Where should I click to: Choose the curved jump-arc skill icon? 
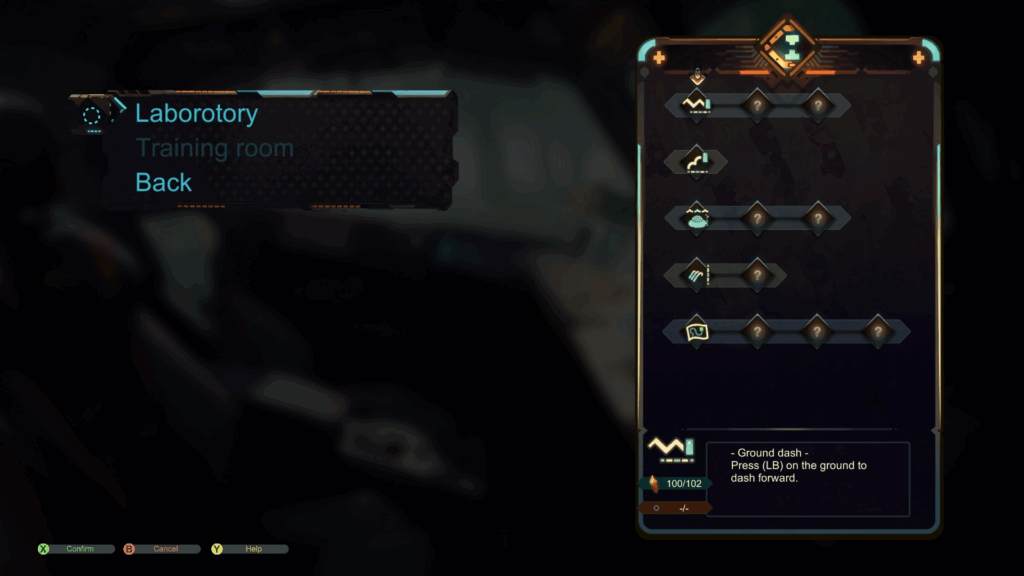point(696,161)
